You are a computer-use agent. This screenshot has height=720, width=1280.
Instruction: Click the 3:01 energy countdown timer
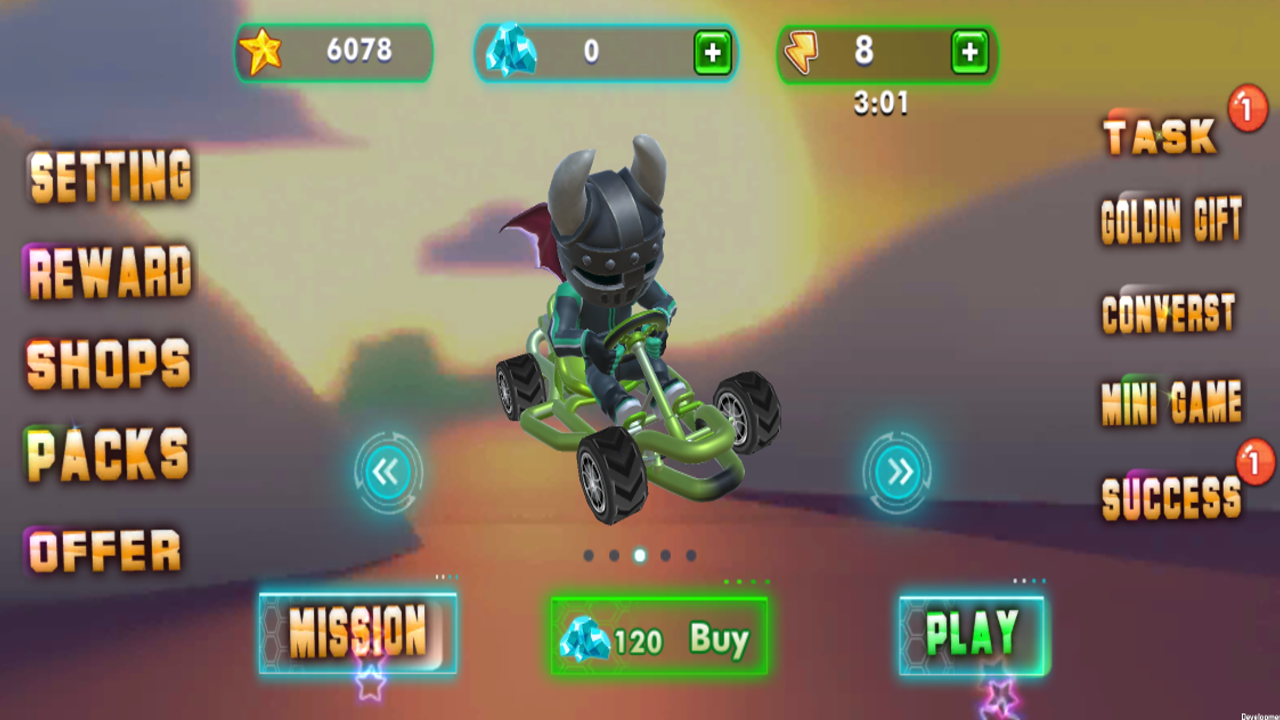click(x=881, y=105)
